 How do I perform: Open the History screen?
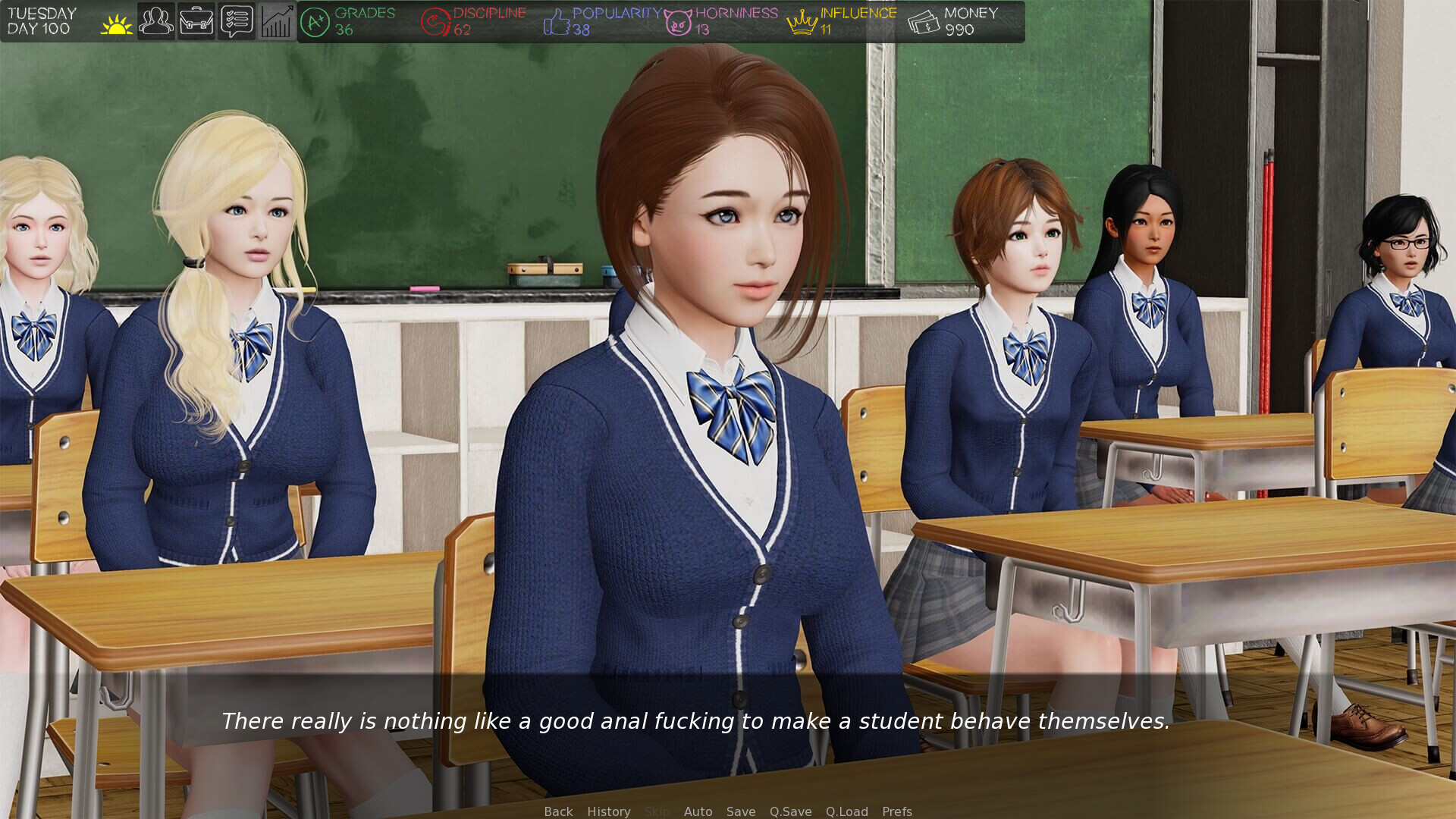[608, 811]
